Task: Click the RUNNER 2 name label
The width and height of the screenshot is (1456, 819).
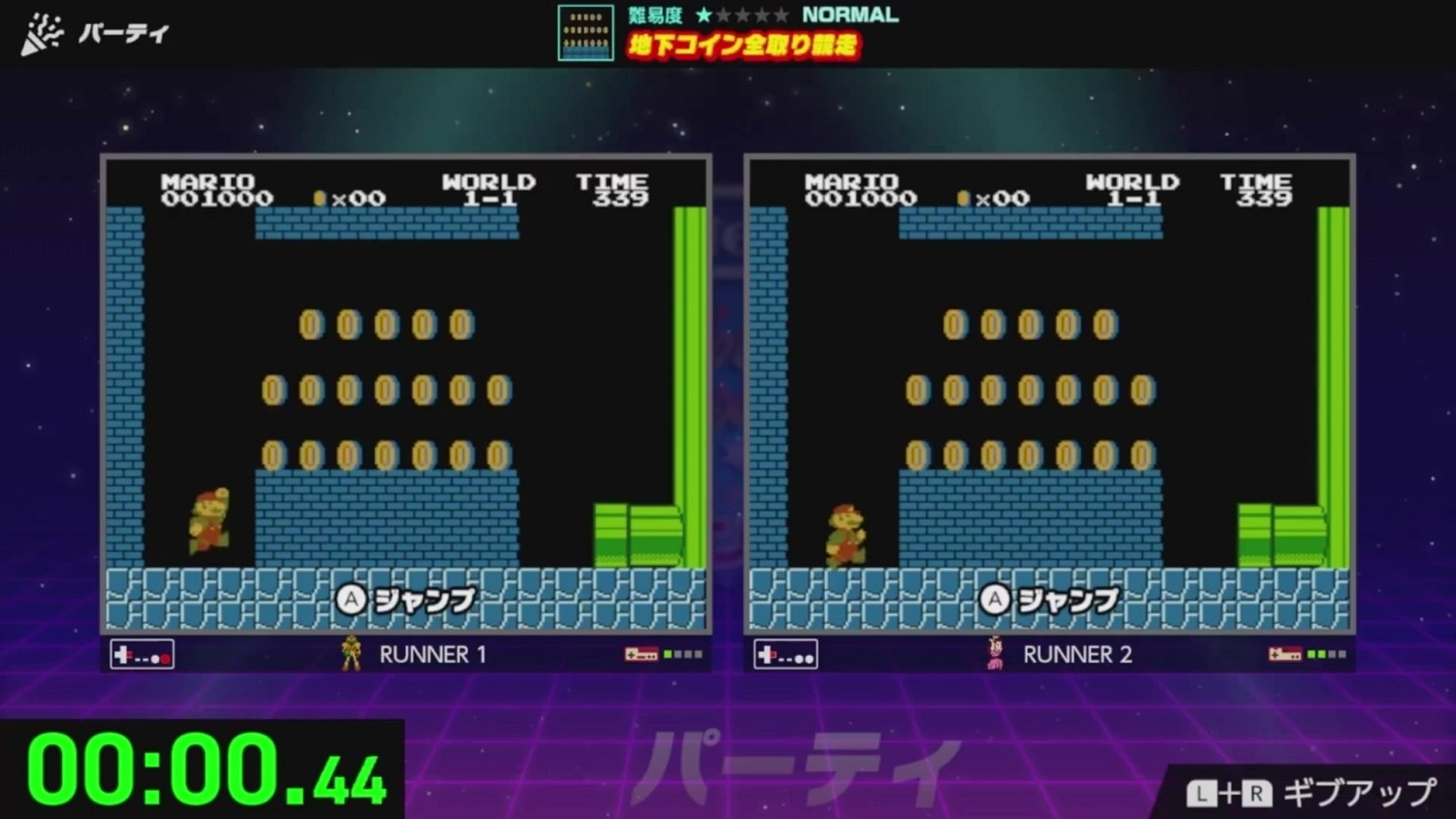Action: [1077, 654]
